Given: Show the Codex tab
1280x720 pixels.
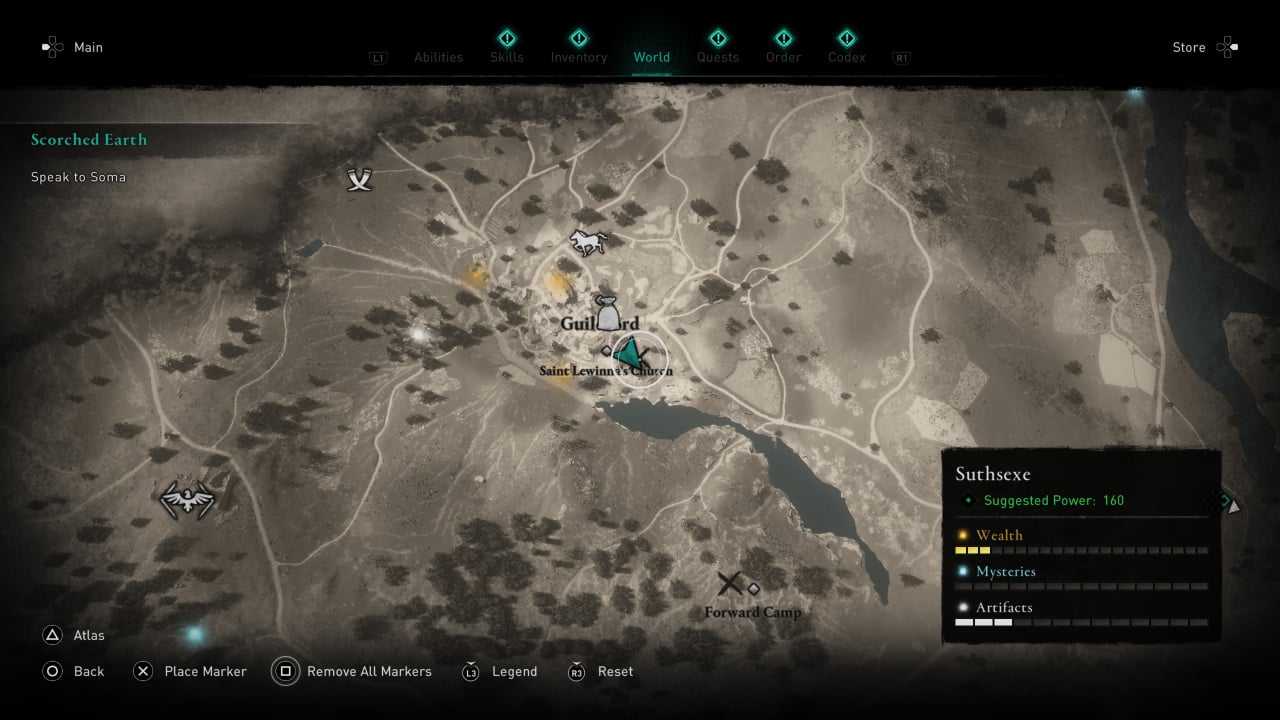Looking at the screenshot, I should point(846,57).
